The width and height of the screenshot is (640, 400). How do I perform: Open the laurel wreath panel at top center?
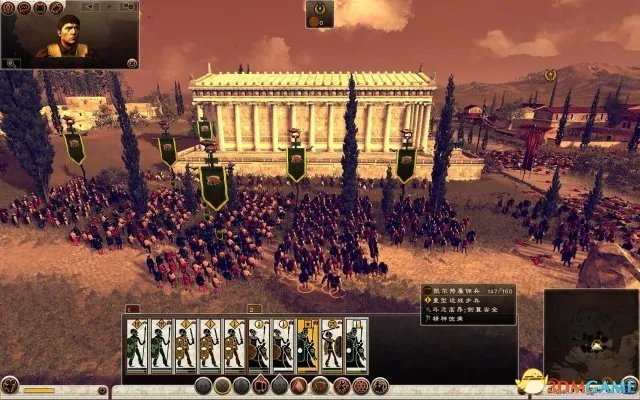click(320, 14)
